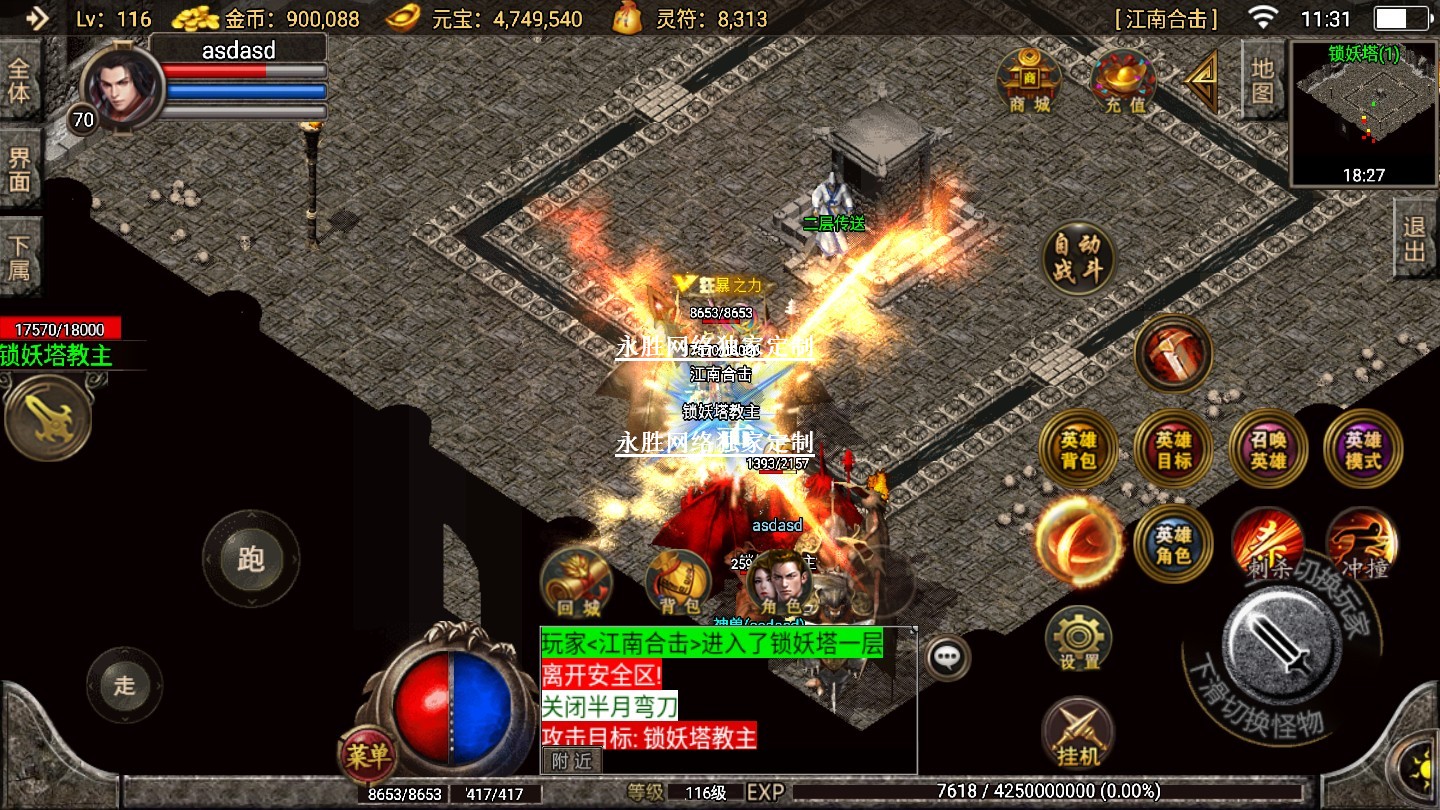Switch the 英雄模式 hero mode

[x=1362, y=449]
